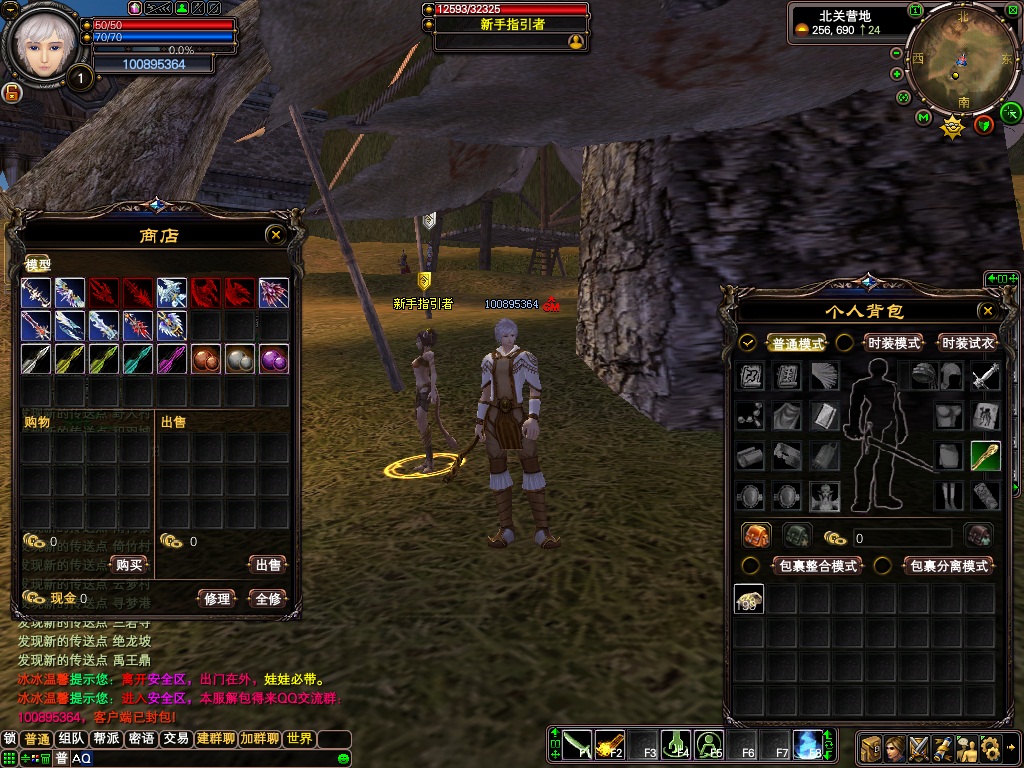Select the orange orbs shop item

[206, 360]
